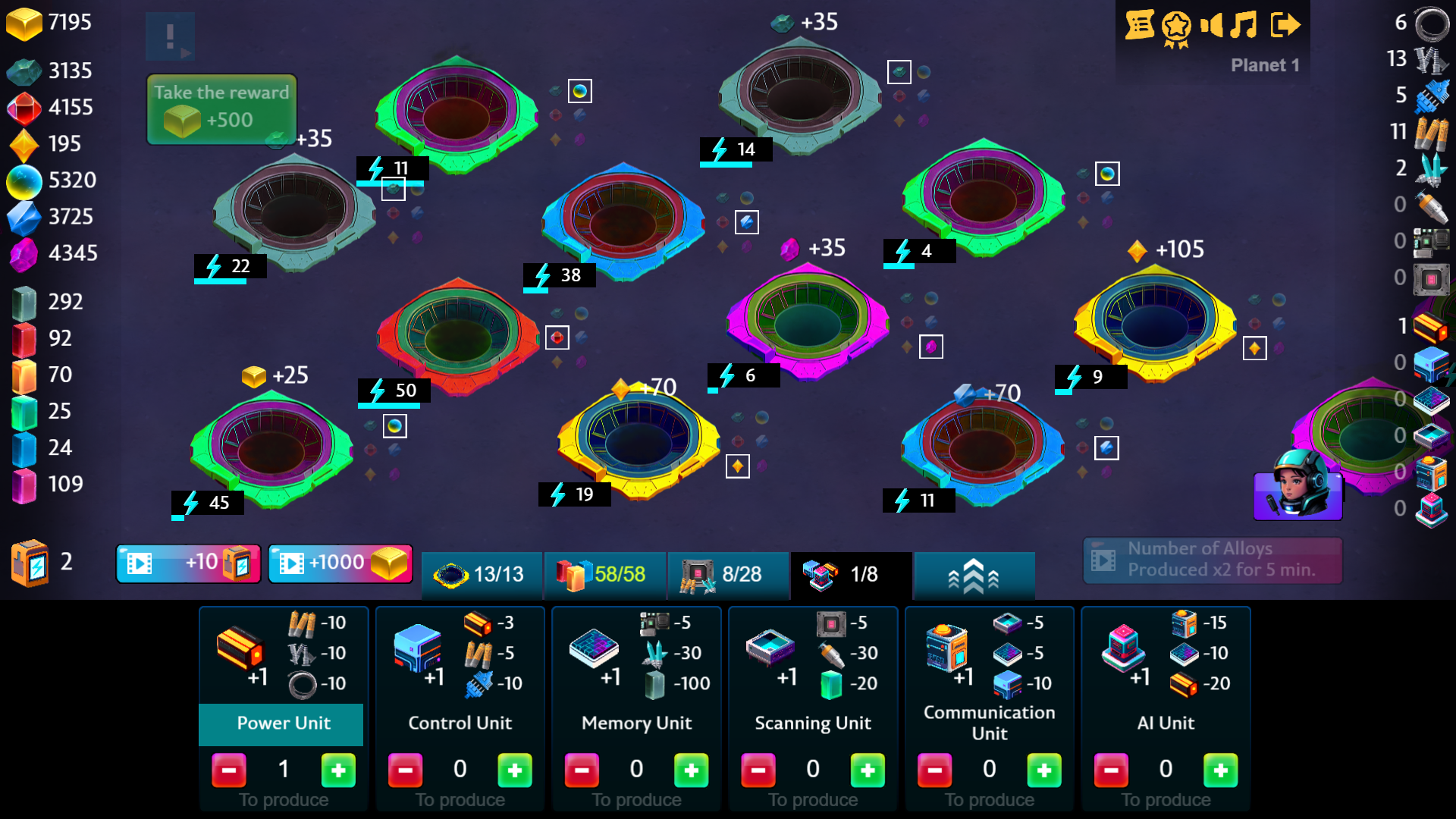Image resolution: width=1456 pixels, height=819 pixels.
Task: Decrease the AI Unit production count
Action: (1111, 770)
